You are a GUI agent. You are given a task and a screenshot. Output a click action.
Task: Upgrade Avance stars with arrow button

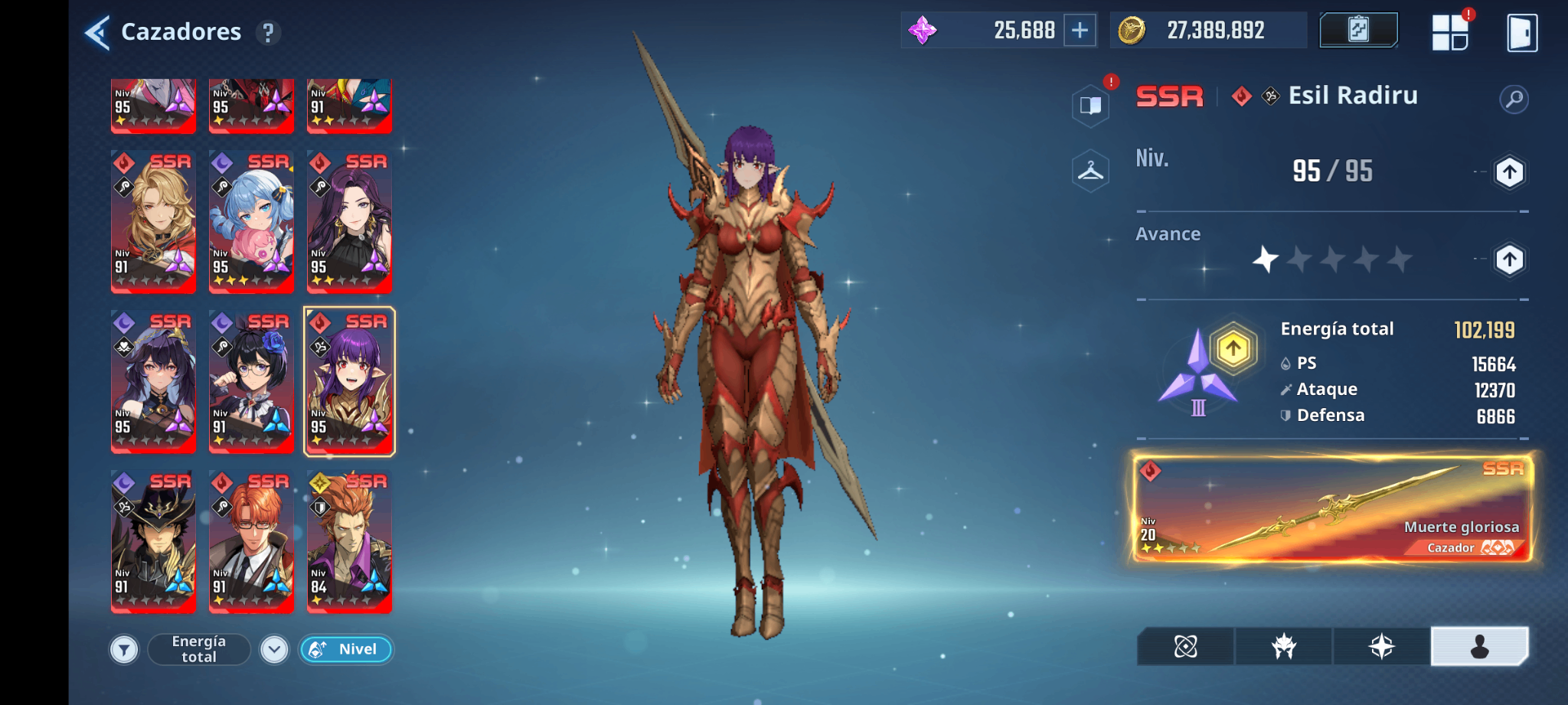point(1509,259)
